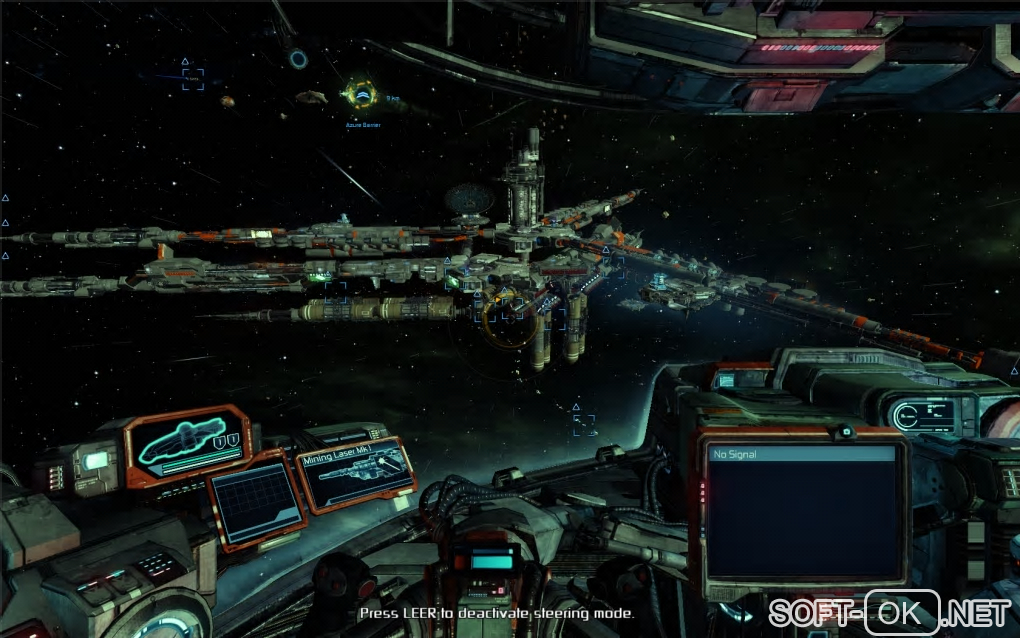Click the ship hull status monitor
1020x638 pixels.
(190, 441)
